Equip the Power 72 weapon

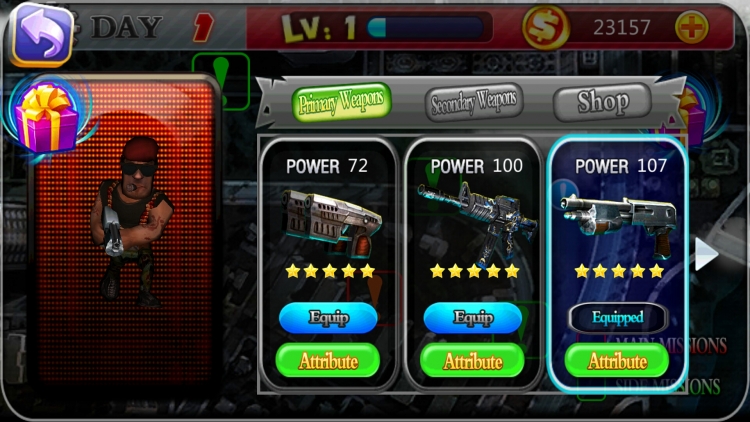click(x=328, y=318)
